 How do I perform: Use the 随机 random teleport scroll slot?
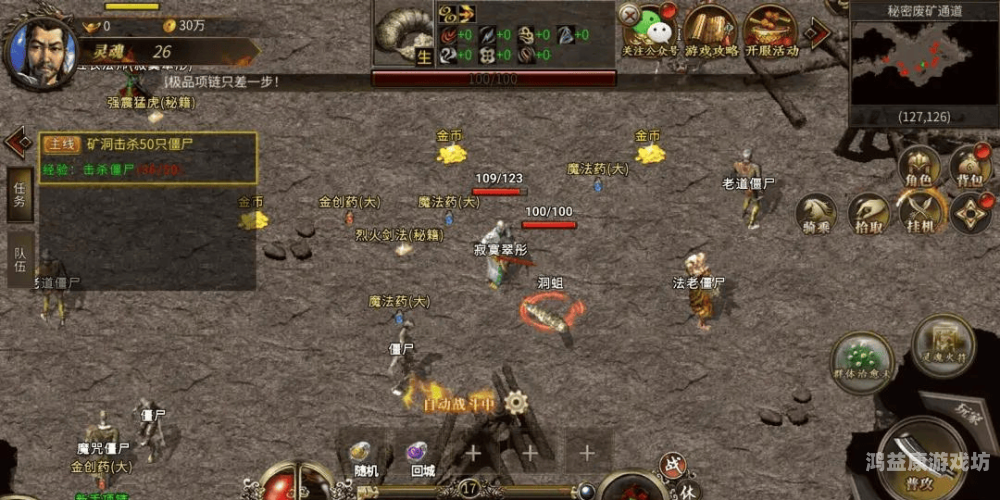tap(365, 455)
